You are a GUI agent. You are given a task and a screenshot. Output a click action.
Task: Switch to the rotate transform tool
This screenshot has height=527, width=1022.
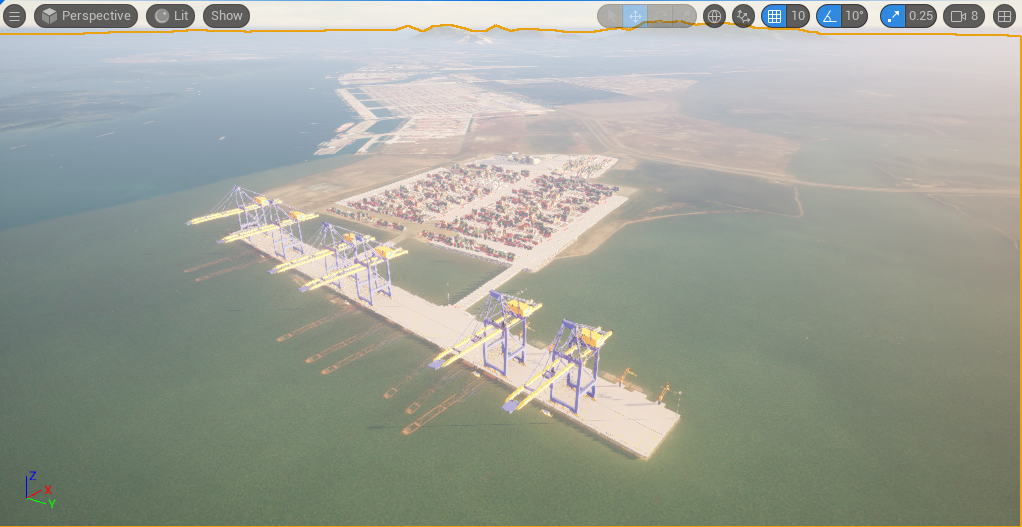(x=659, y=16)
